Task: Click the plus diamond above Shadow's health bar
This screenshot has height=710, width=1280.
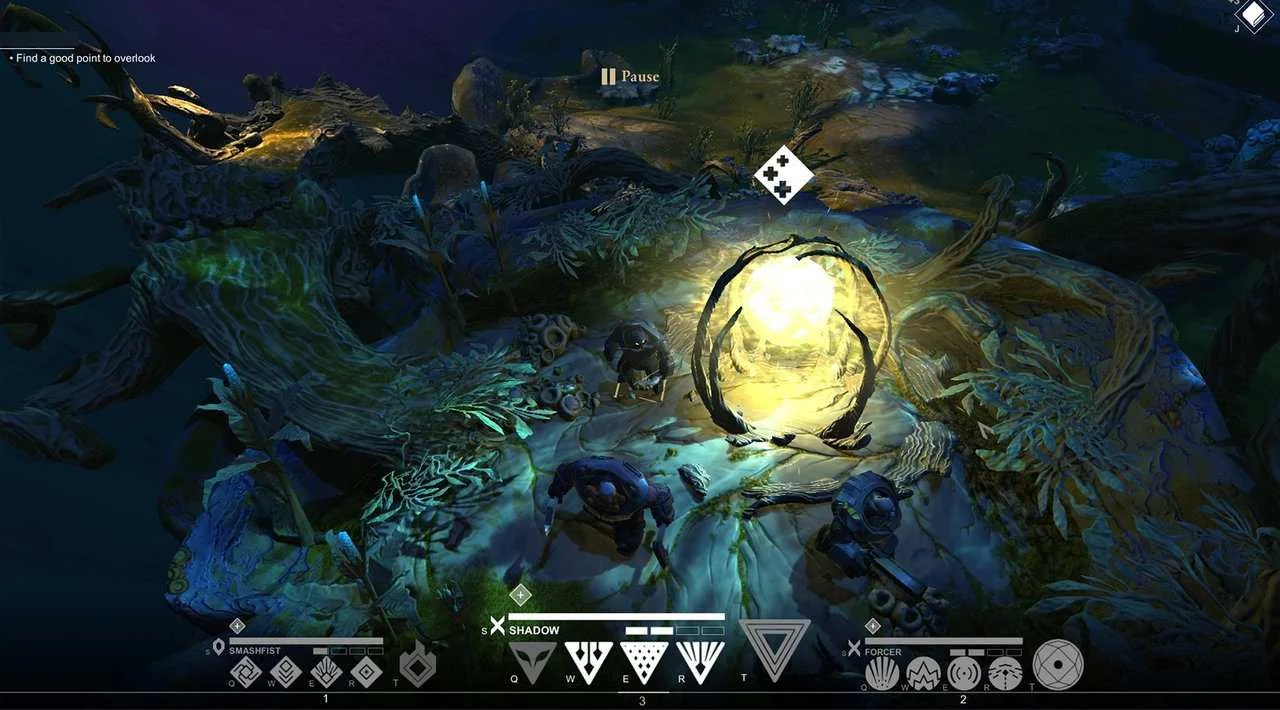Action: pyautogui.click(x=520, y=596)
